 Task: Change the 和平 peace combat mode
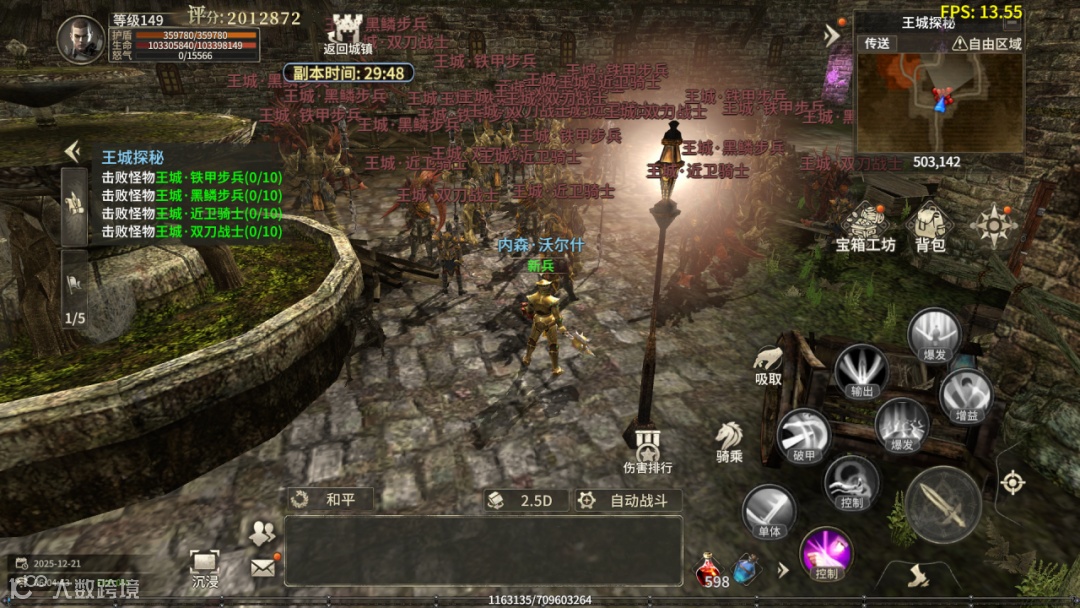click(330, 500)
